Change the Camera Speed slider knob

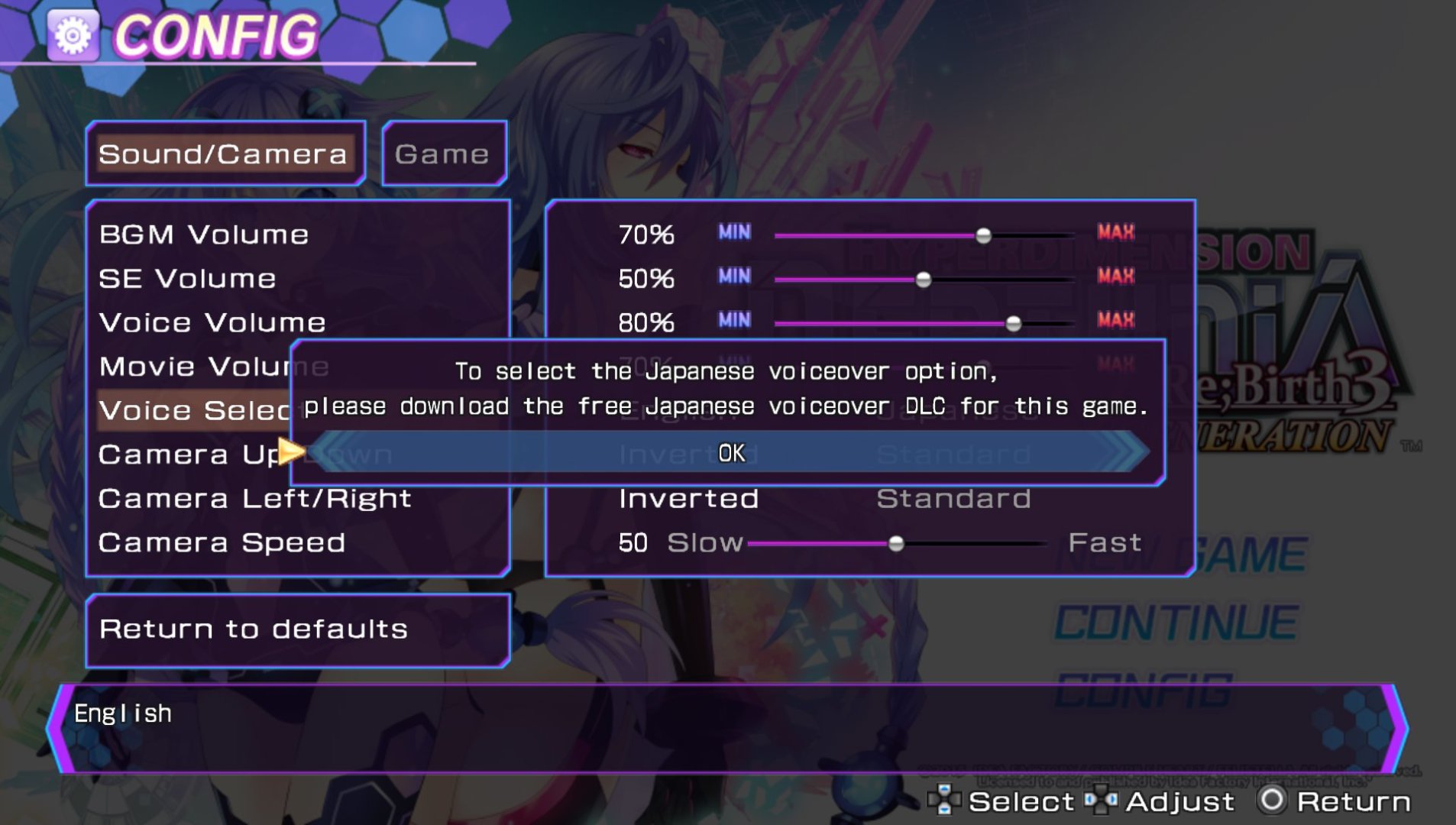tap(896, 544)
